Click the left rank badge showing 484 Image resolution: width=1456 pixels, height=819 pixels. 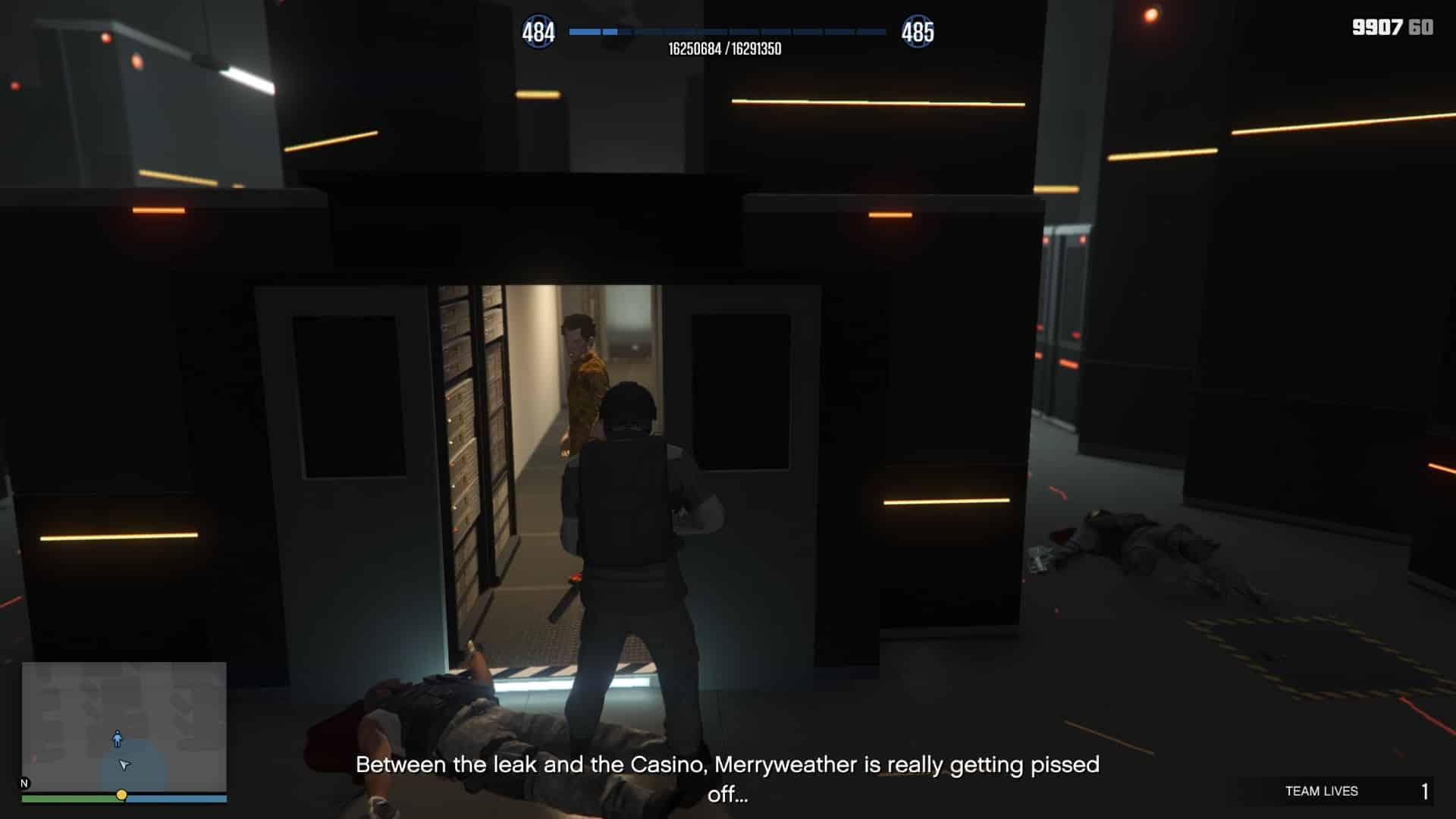pyautogui.click(x=540, y=31)
